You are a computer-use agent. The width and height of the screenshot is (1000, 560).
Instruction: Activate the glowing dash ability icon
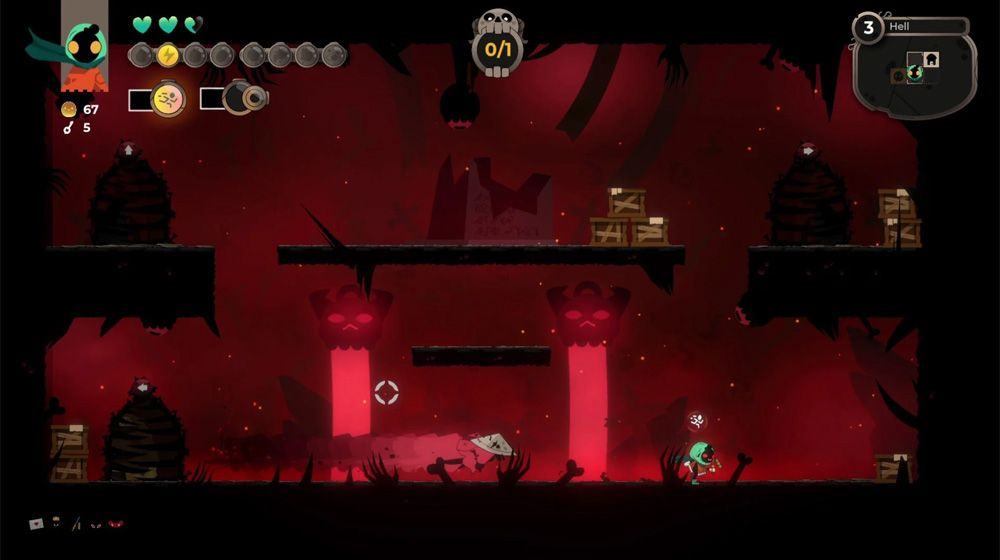(x=168, y=98)
